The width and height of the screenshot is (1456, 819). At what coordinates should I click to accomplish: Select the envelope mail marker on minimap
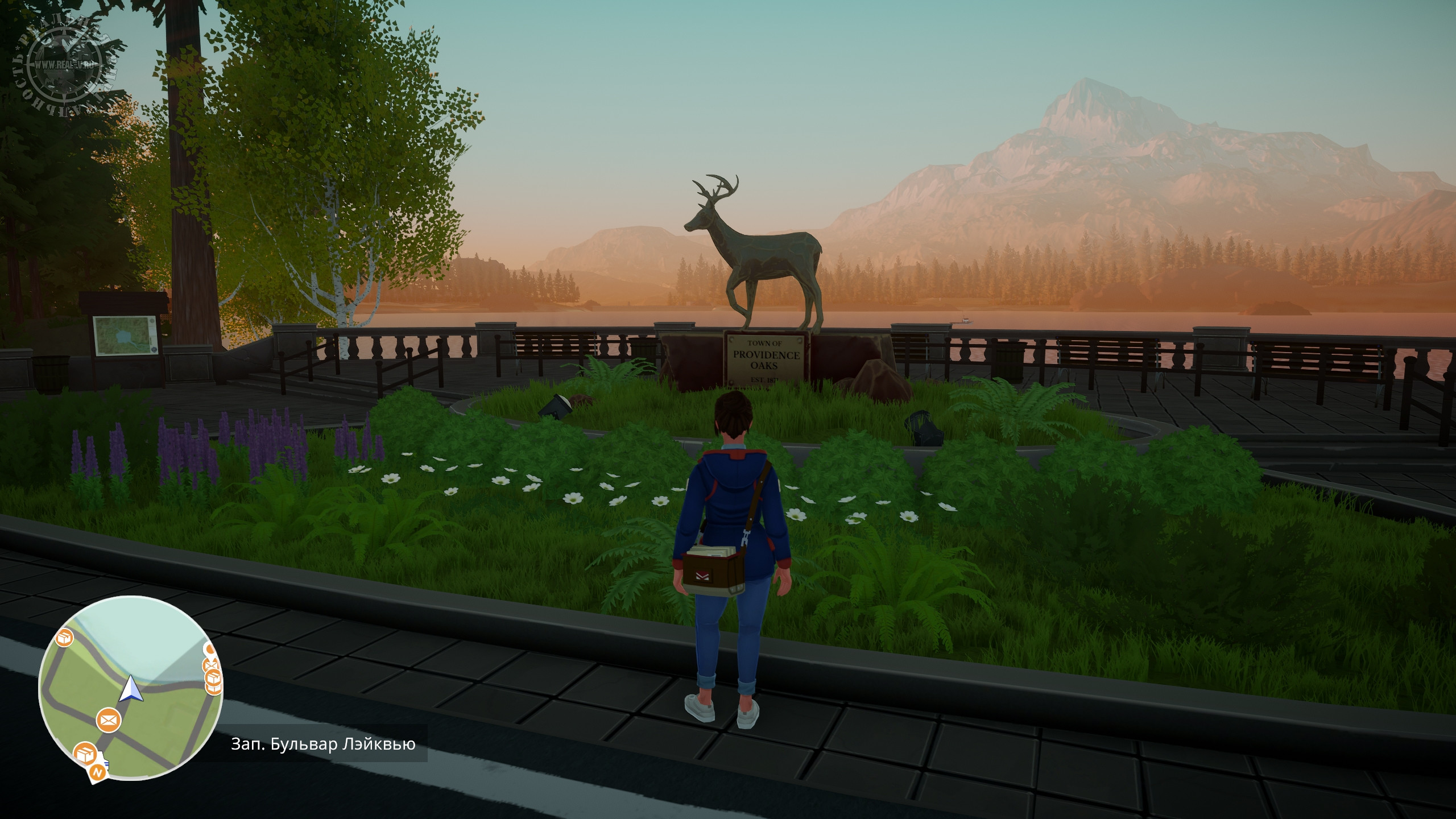(108, 721)
